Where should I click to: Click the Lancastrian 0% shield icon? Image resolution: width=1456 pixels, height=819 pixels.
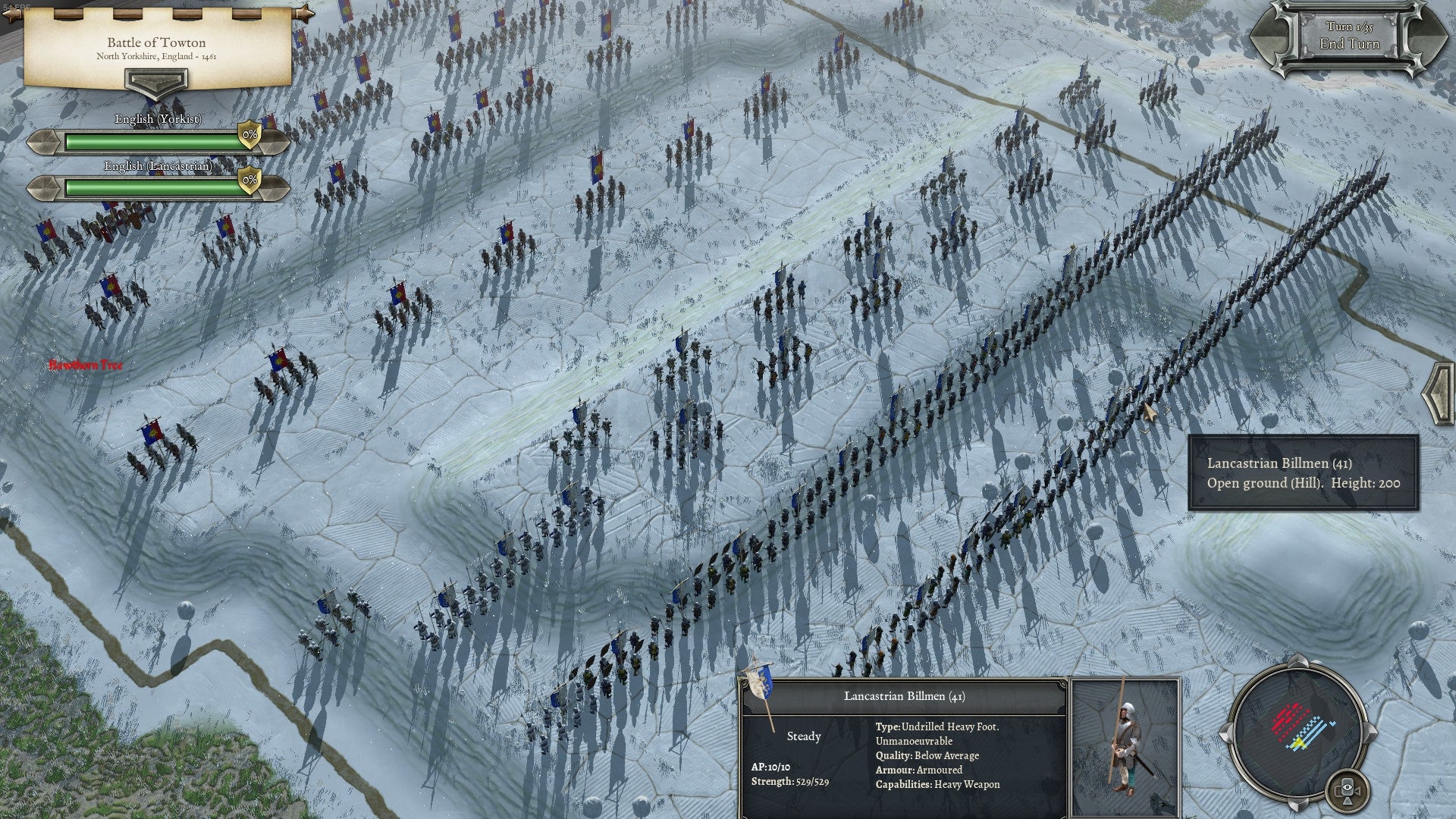click(x=249, y=180)
